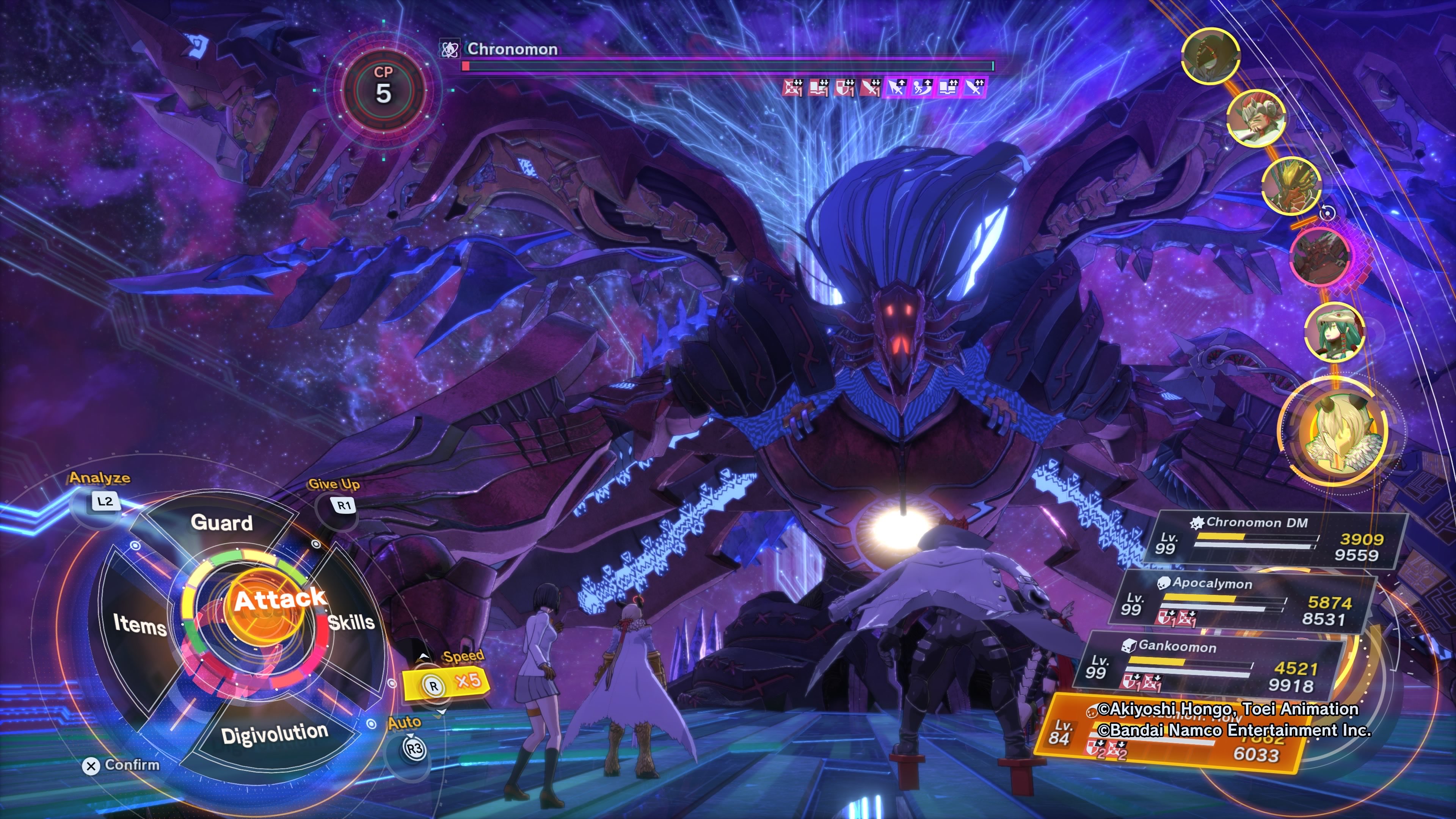Click the CP 5 gauge
This screenshot has height=819, width=1456.
coord(383,88)
